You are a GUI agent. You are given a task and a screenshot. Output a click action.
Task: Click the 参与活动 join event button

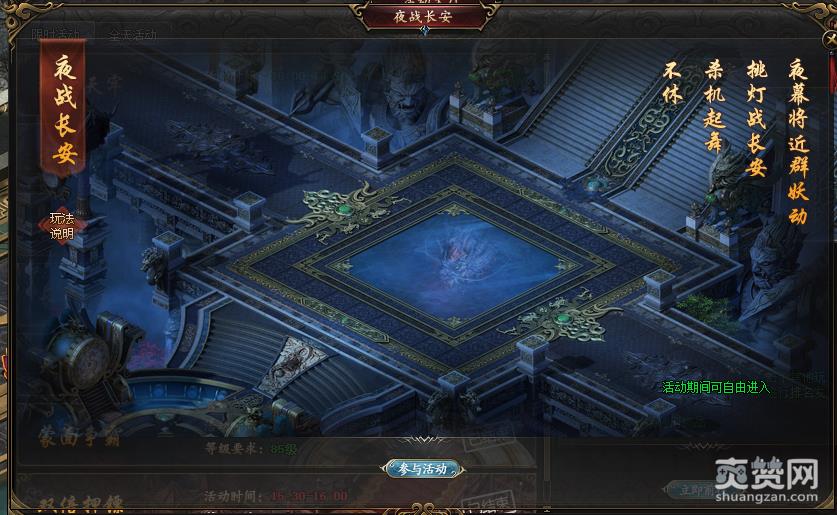[x=421, y=468]
